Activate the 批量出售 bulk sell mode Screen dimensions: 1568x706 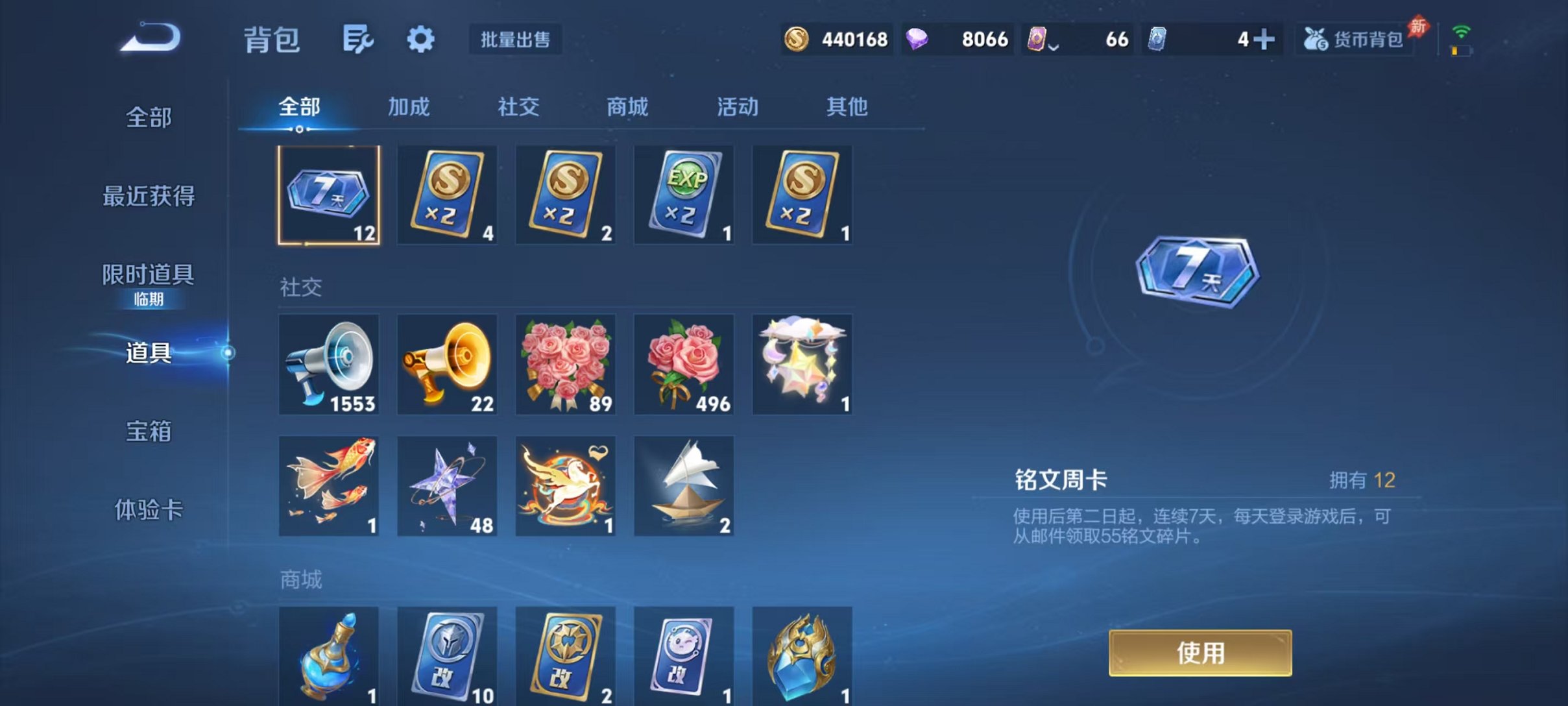pyautogui.click(x=516, y=39)
